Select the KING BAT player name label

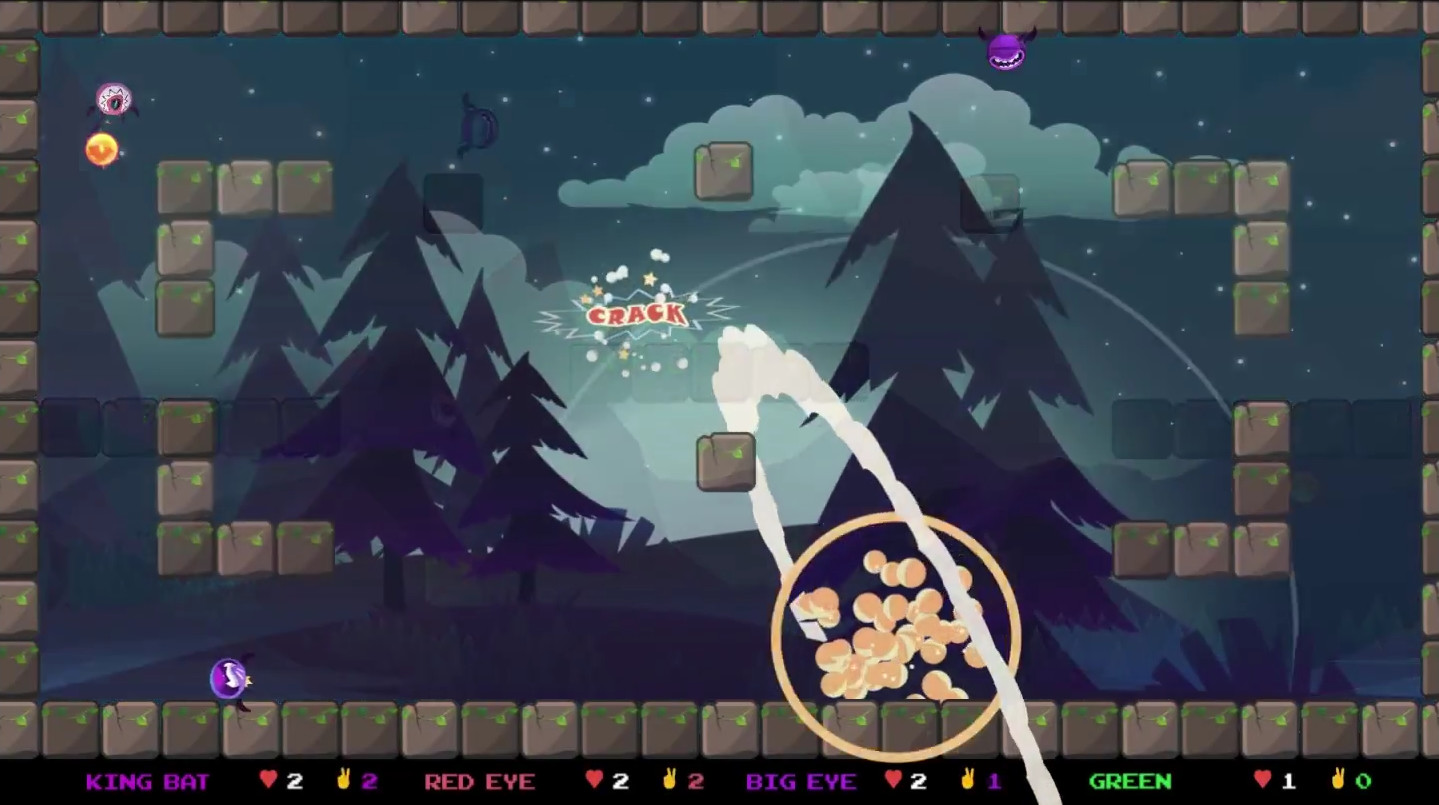[147, 782]
